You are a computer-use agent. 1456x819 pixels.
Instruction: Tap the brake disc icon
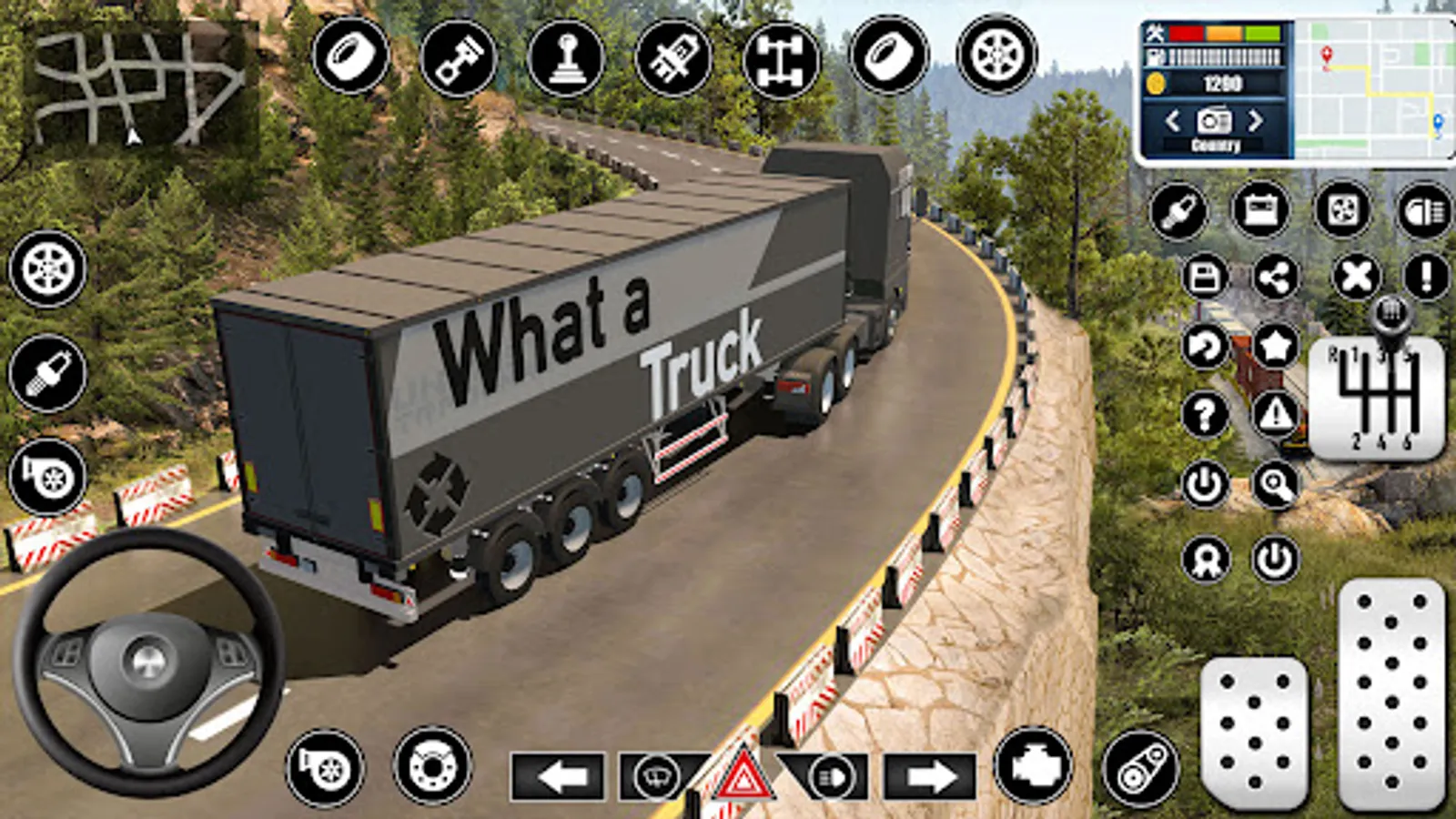[x=432, y=766]
